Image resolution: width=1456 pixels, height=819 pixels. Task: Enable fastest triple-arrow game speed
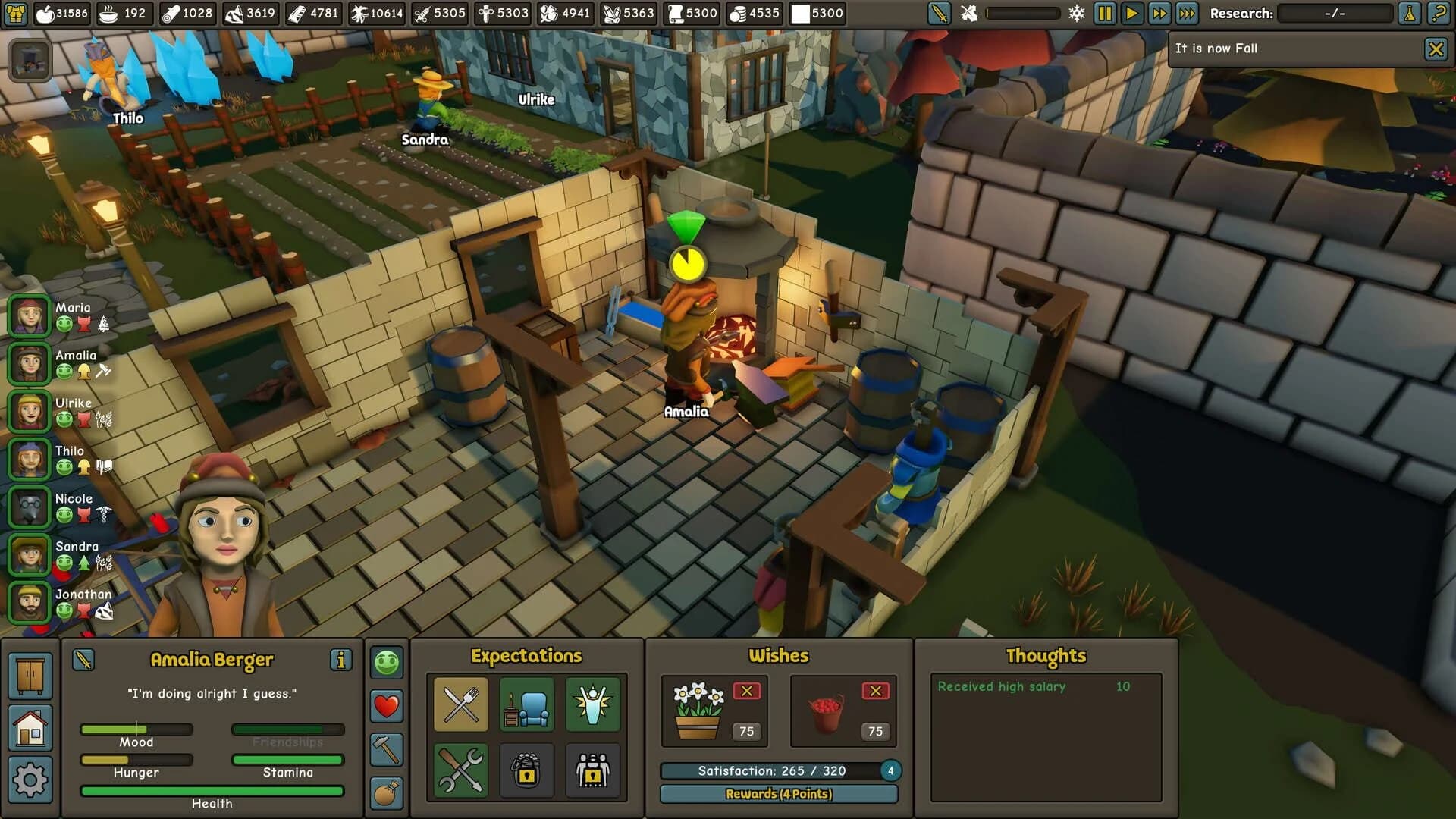point(1187,13)
